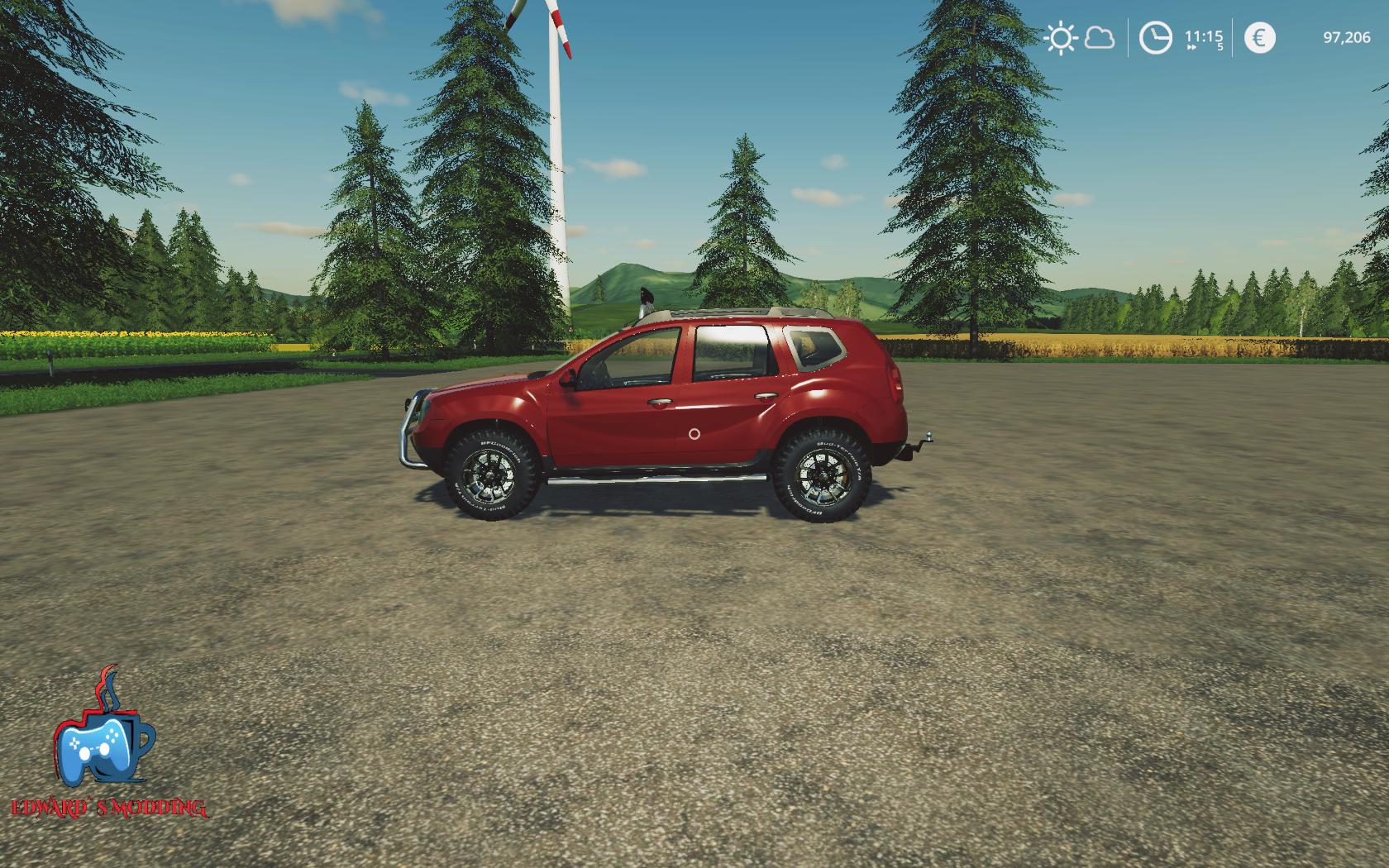Click the sunny weather icon
1389x868 pixels.
click(1060, 38)
